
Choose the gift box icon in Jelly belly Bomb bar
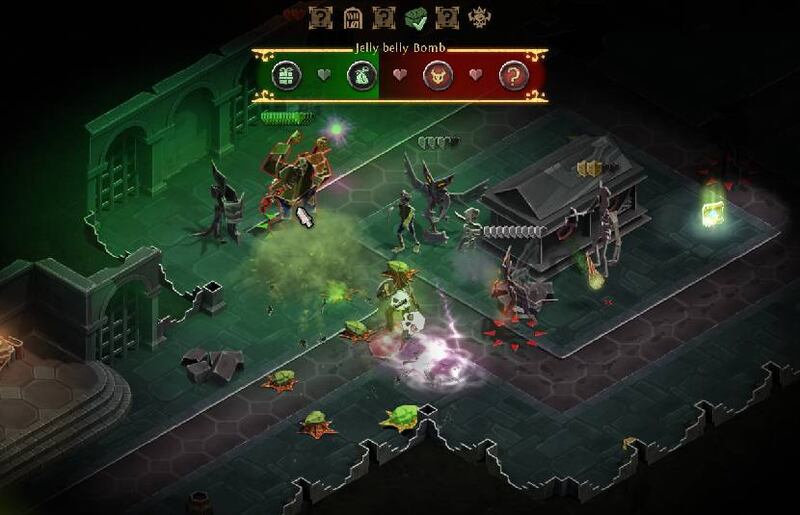click(288, 75)
